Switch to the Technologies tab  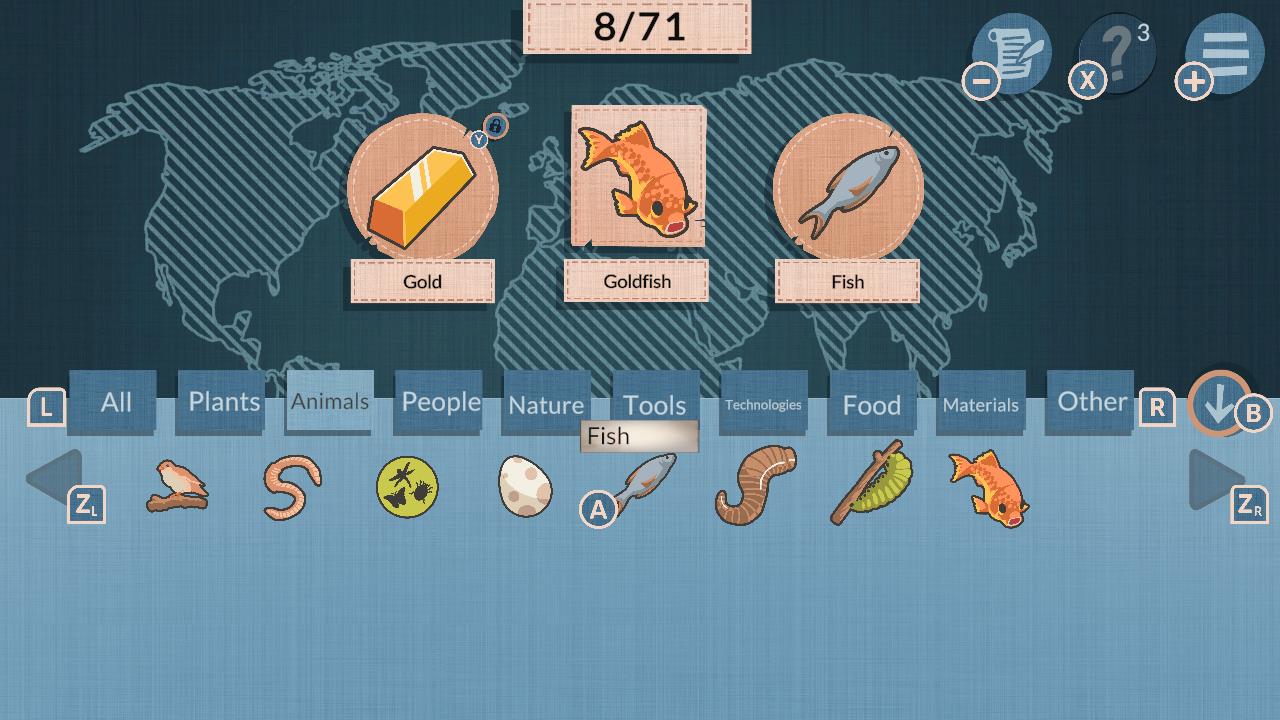point(763,404)
